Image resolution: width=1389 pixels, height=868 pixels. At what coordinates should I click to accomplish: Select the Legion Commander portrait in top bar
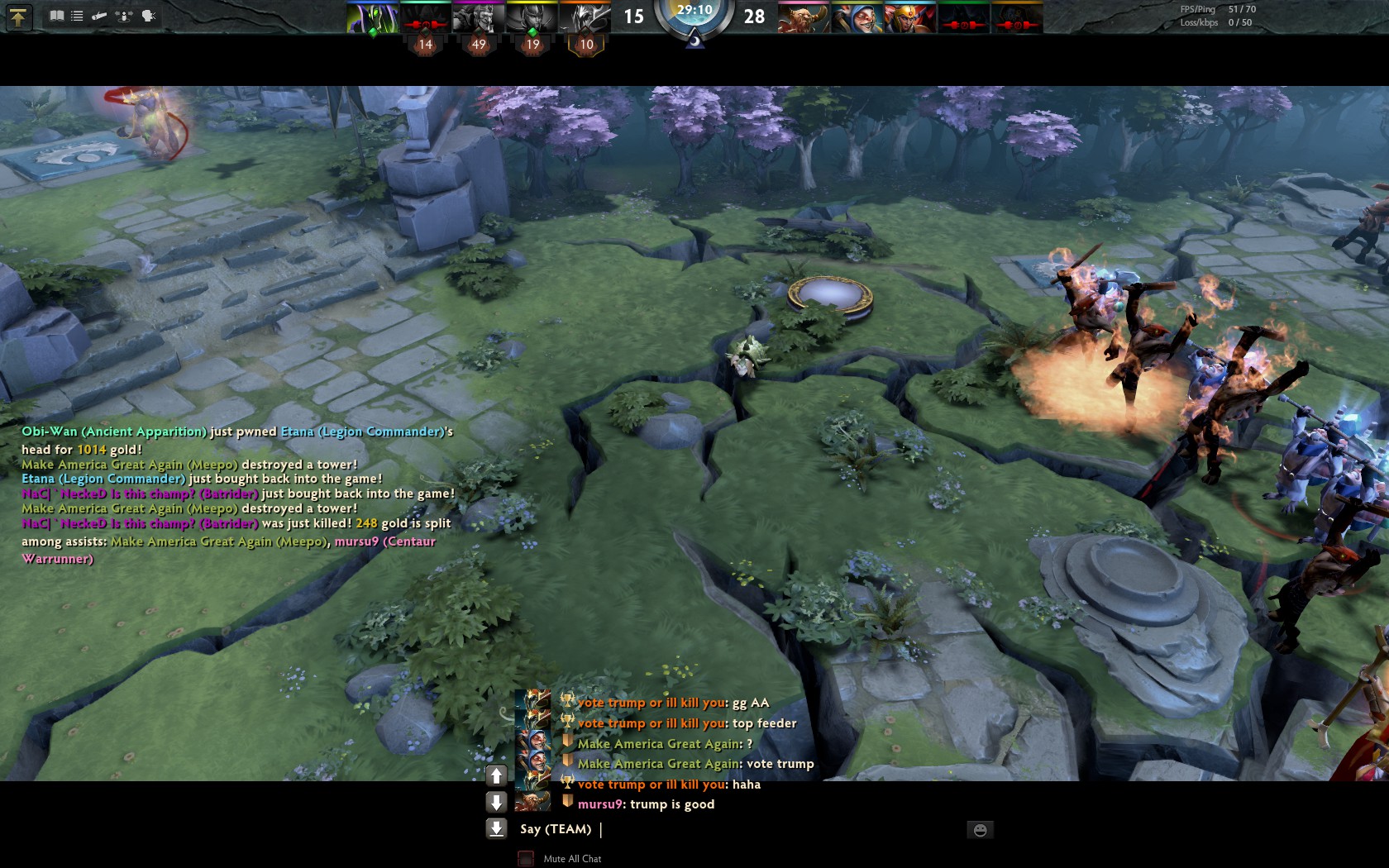909,17
